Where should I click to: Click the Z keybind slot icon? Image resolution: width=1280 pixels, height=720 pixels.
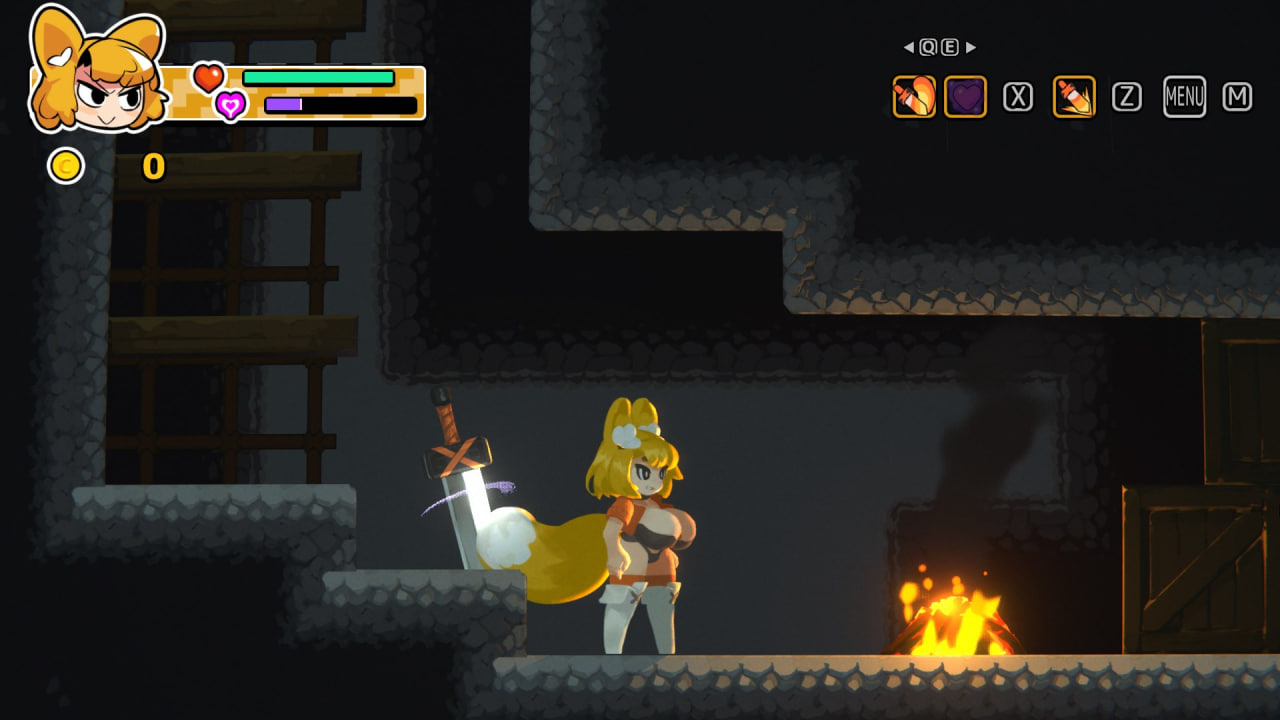[1128, 97]
